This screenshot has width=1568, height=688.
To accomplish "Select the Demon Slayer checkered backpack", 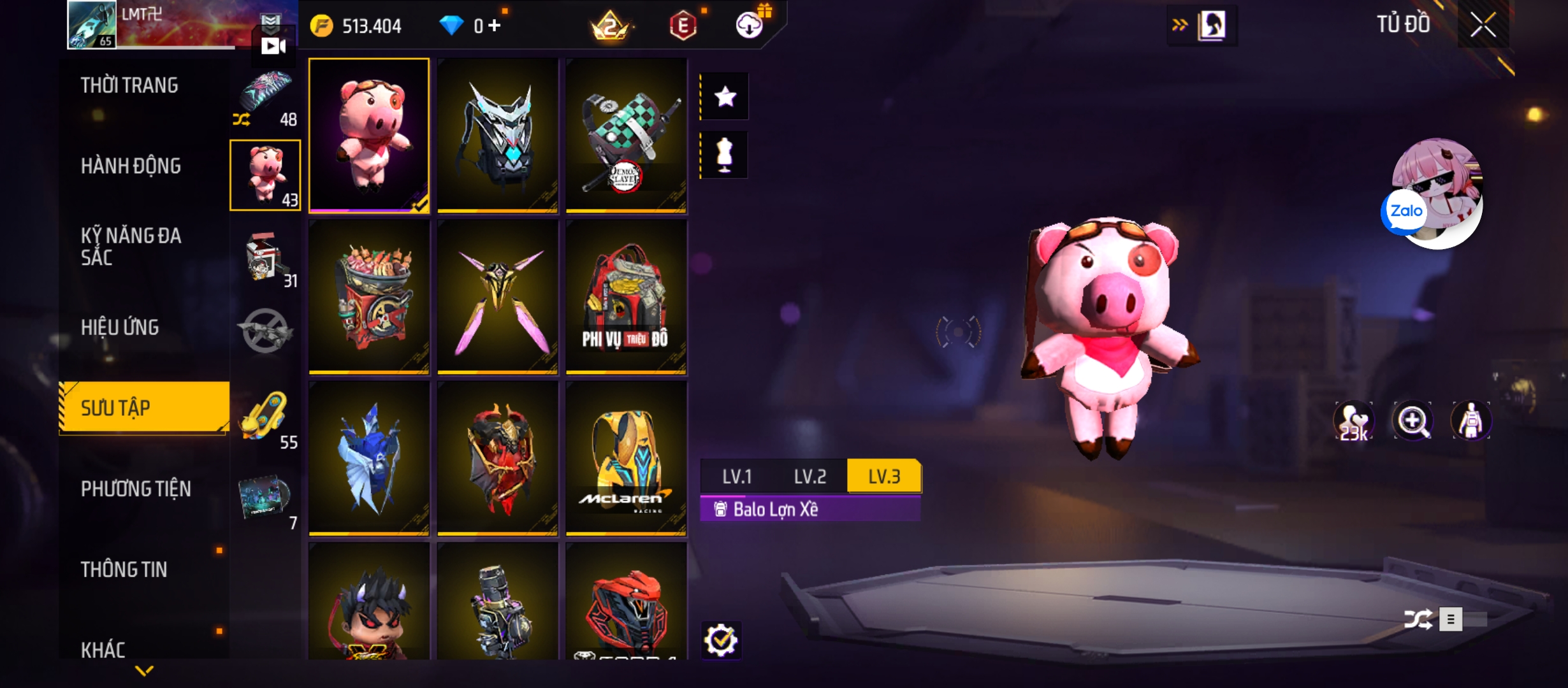I will (626, 135).
